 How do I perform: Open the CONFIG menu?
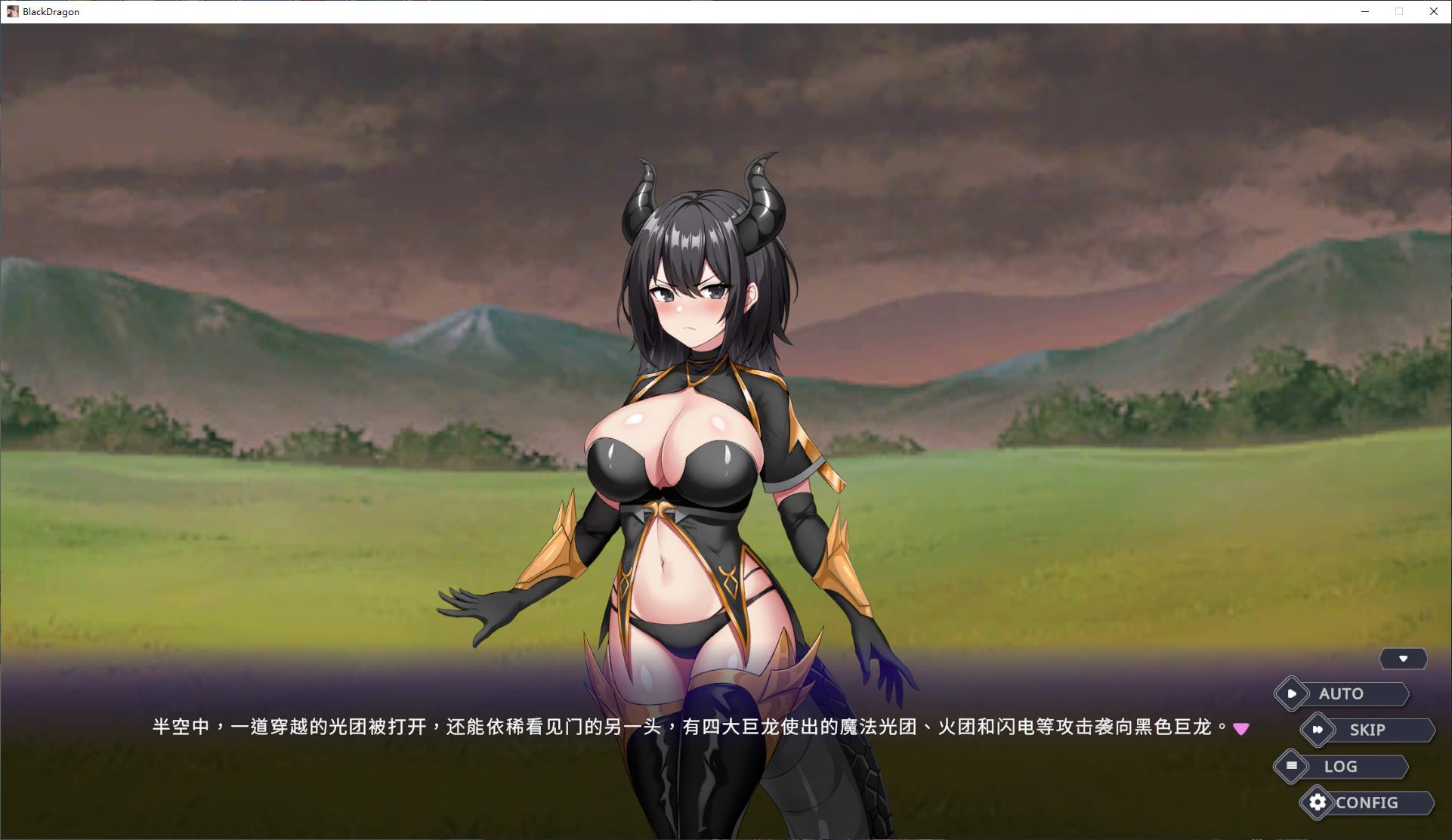tap(1367, 802)
